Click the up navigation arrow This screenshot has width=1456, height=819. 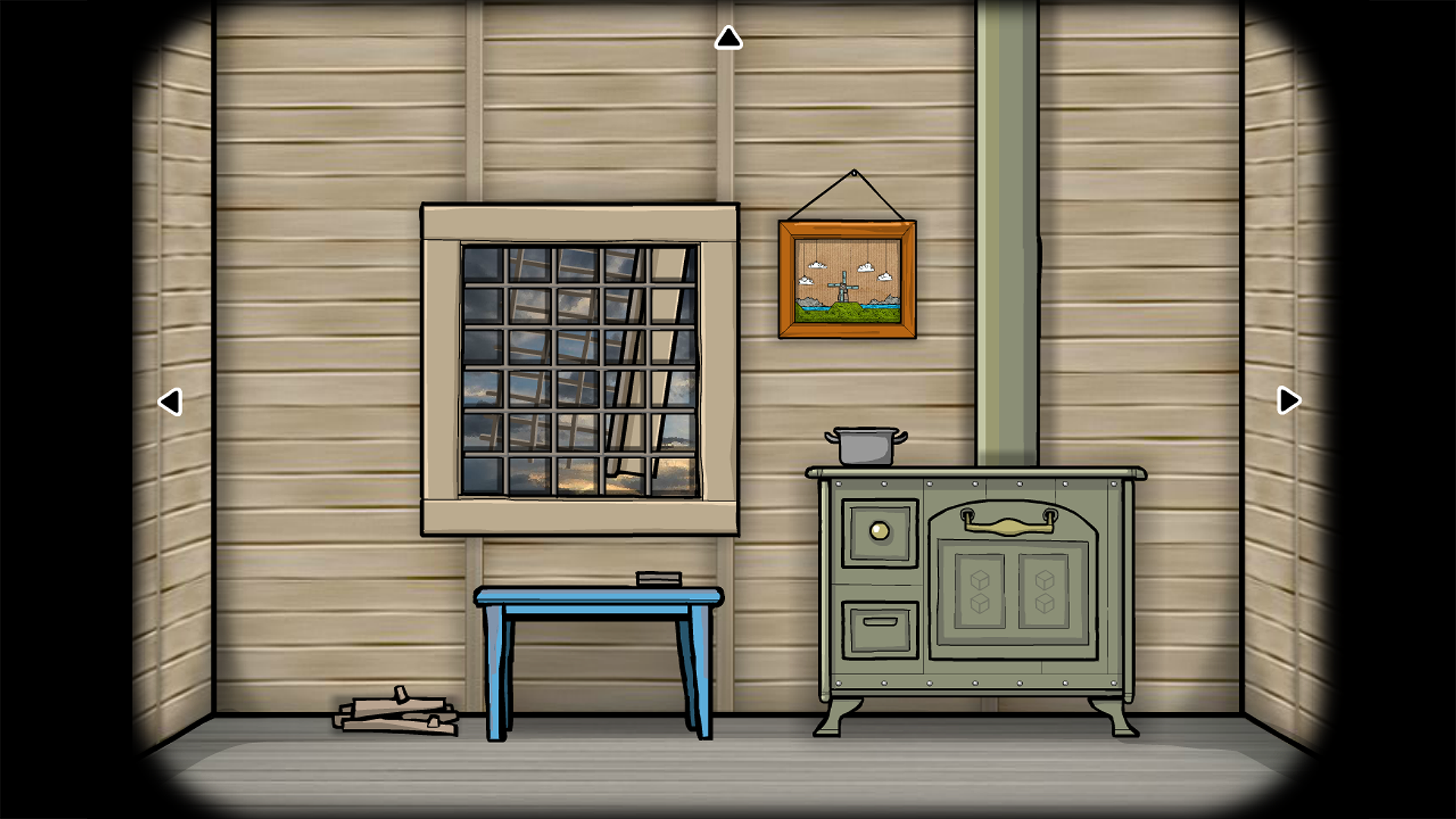click(x=727, y=36)
